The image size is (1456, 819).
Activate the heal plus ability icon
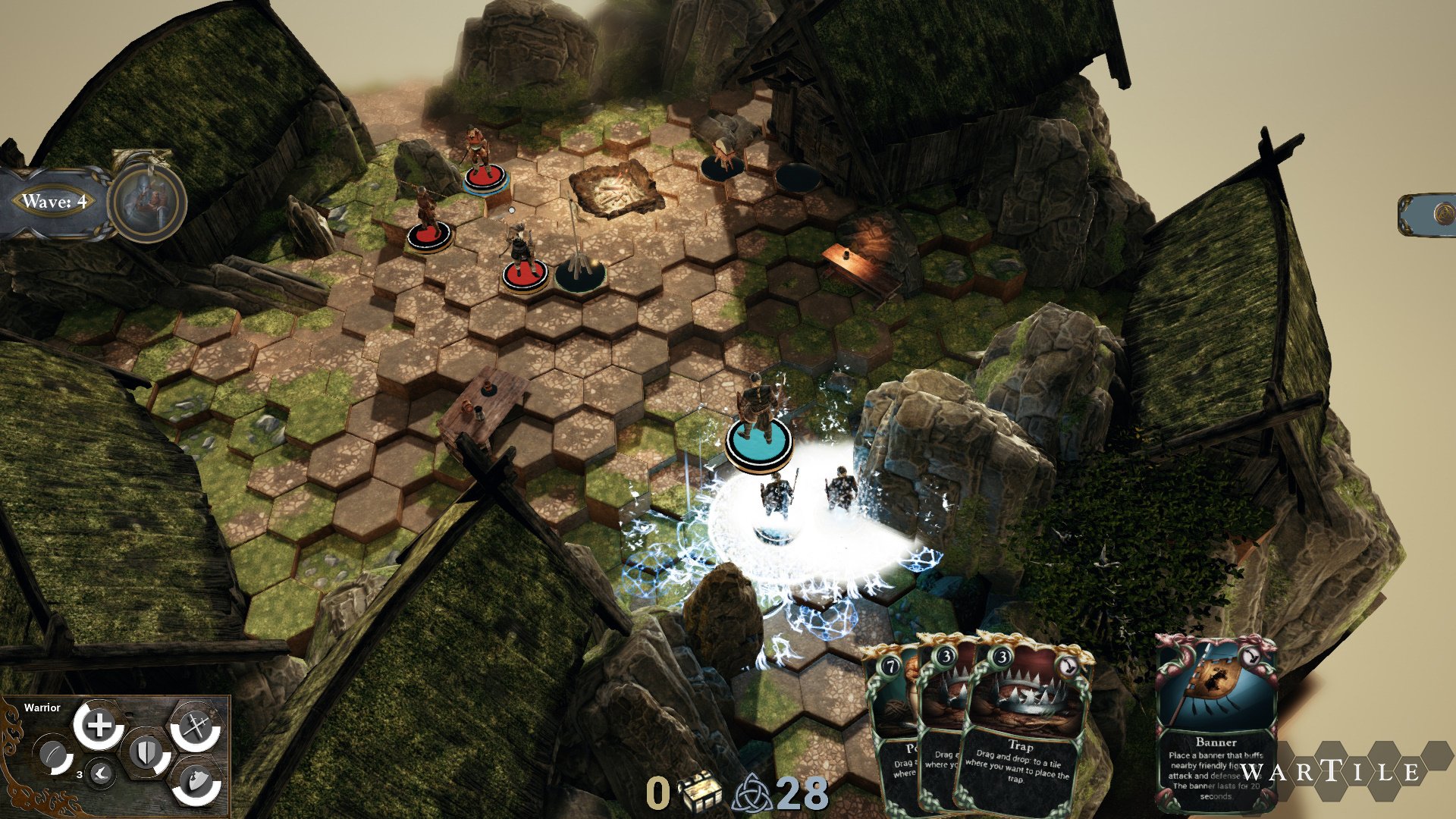click(99, 726)
